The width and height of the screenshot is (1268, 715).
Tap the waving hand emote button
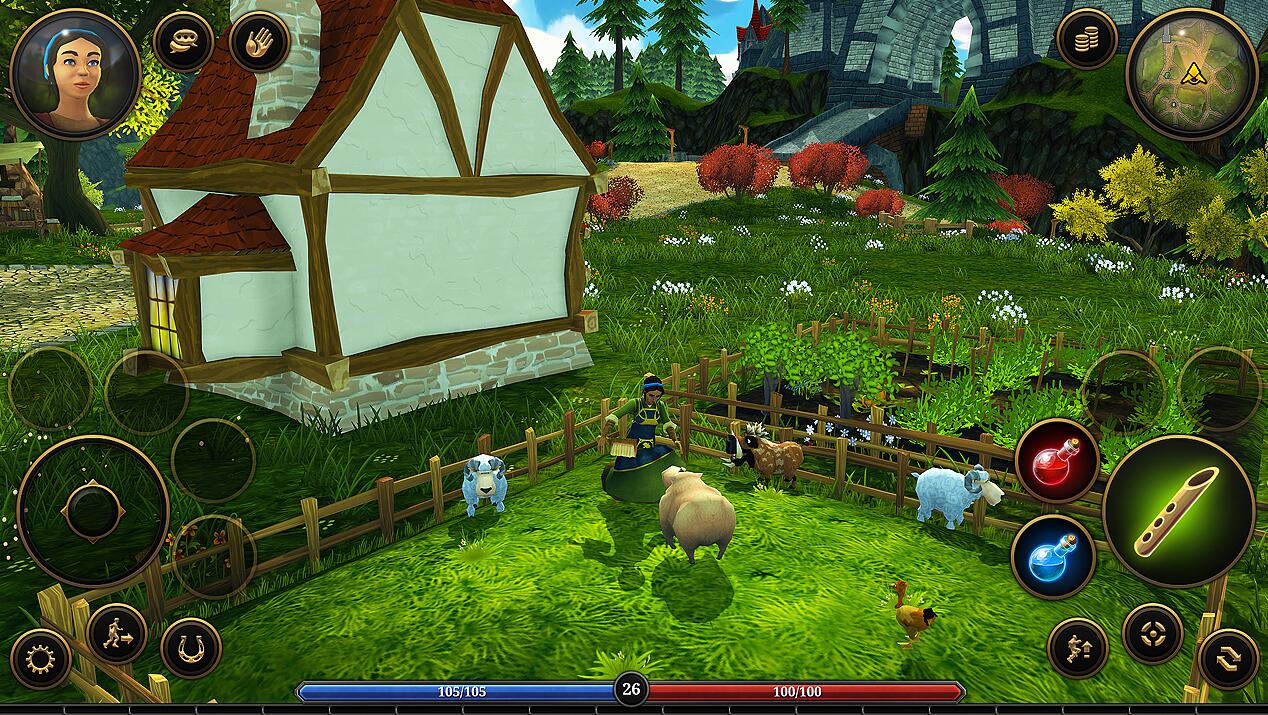pyautogui.click(x=260, y=42)
